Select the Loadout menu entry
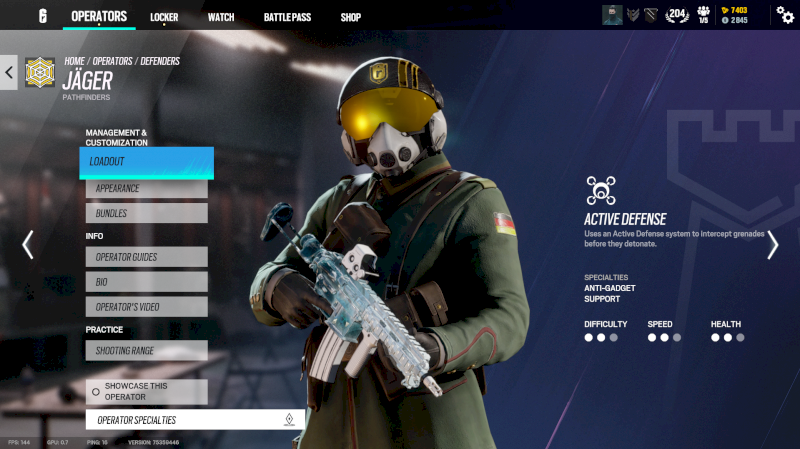 pos(146,162)
